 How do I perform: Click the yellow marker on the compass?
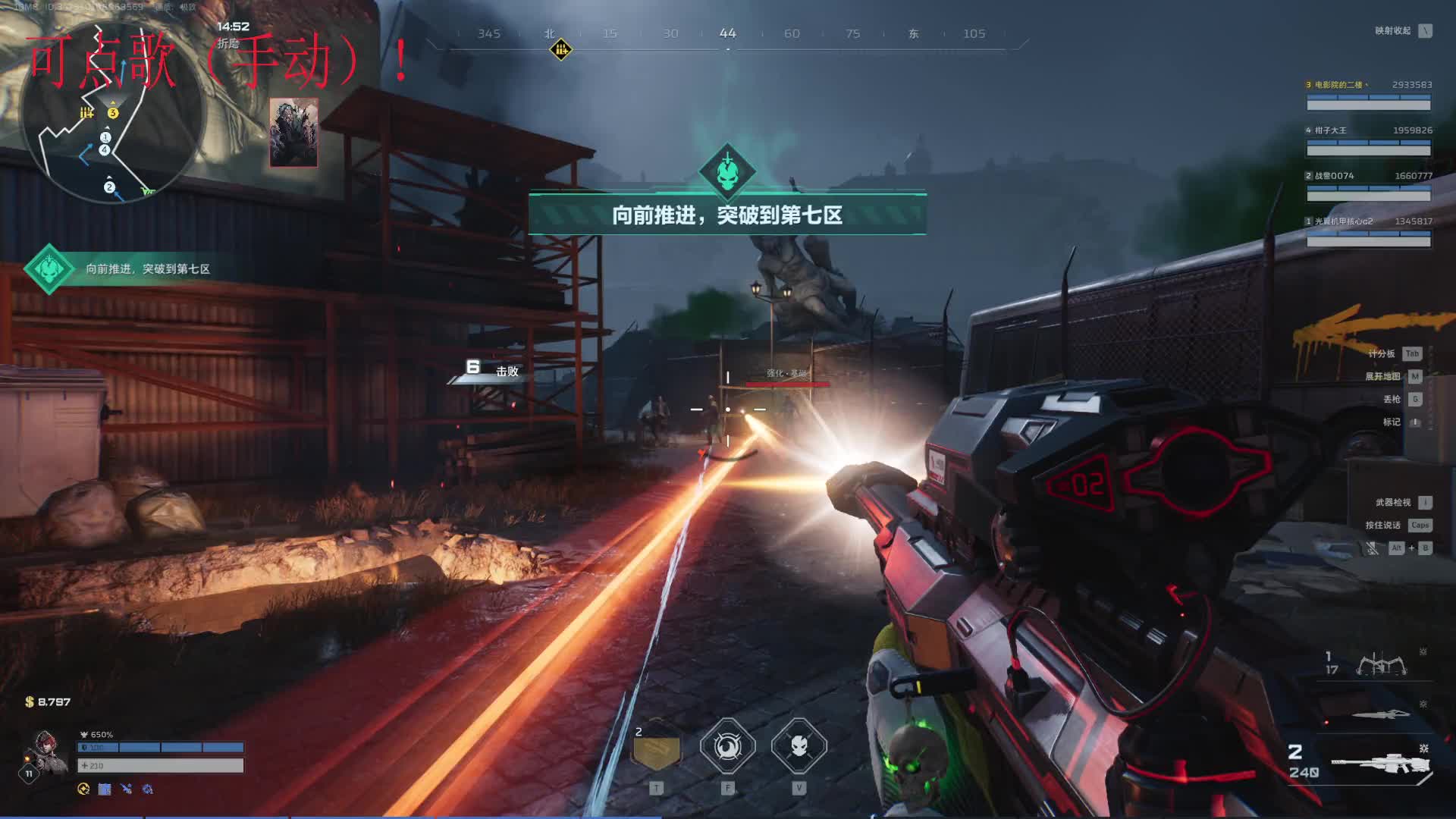(x=560, y=50)
